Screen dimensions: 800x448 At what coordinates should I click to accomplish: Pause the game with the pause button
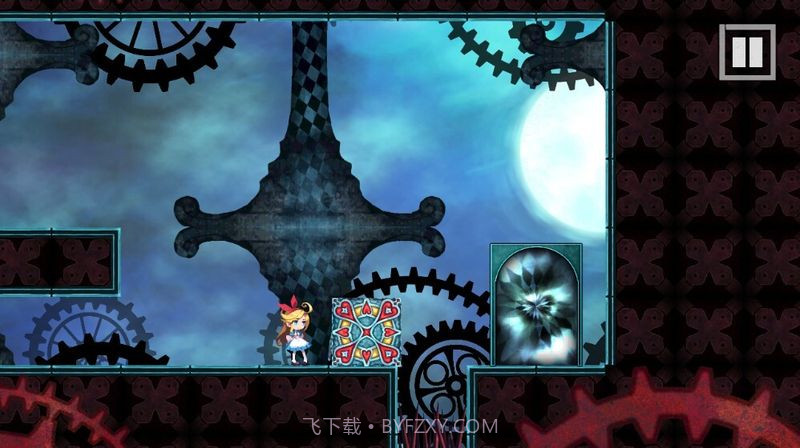coord(747,51)
